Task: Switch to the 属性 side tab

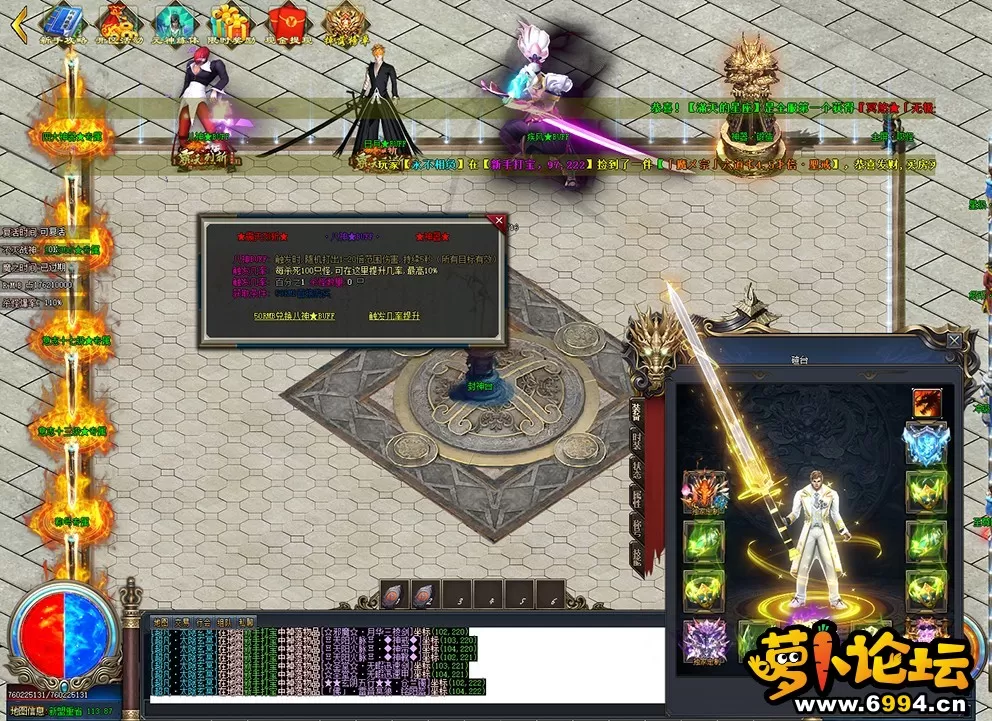Action: tap(635, 498)
